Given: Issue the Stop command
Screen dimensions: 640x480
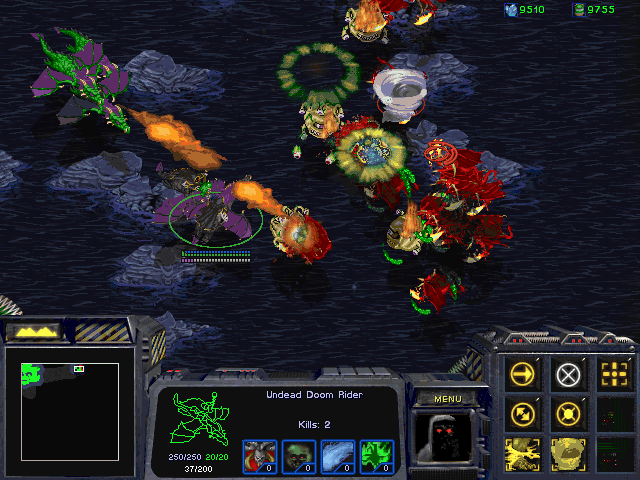Looking at the screenshot, I should 568,375.
